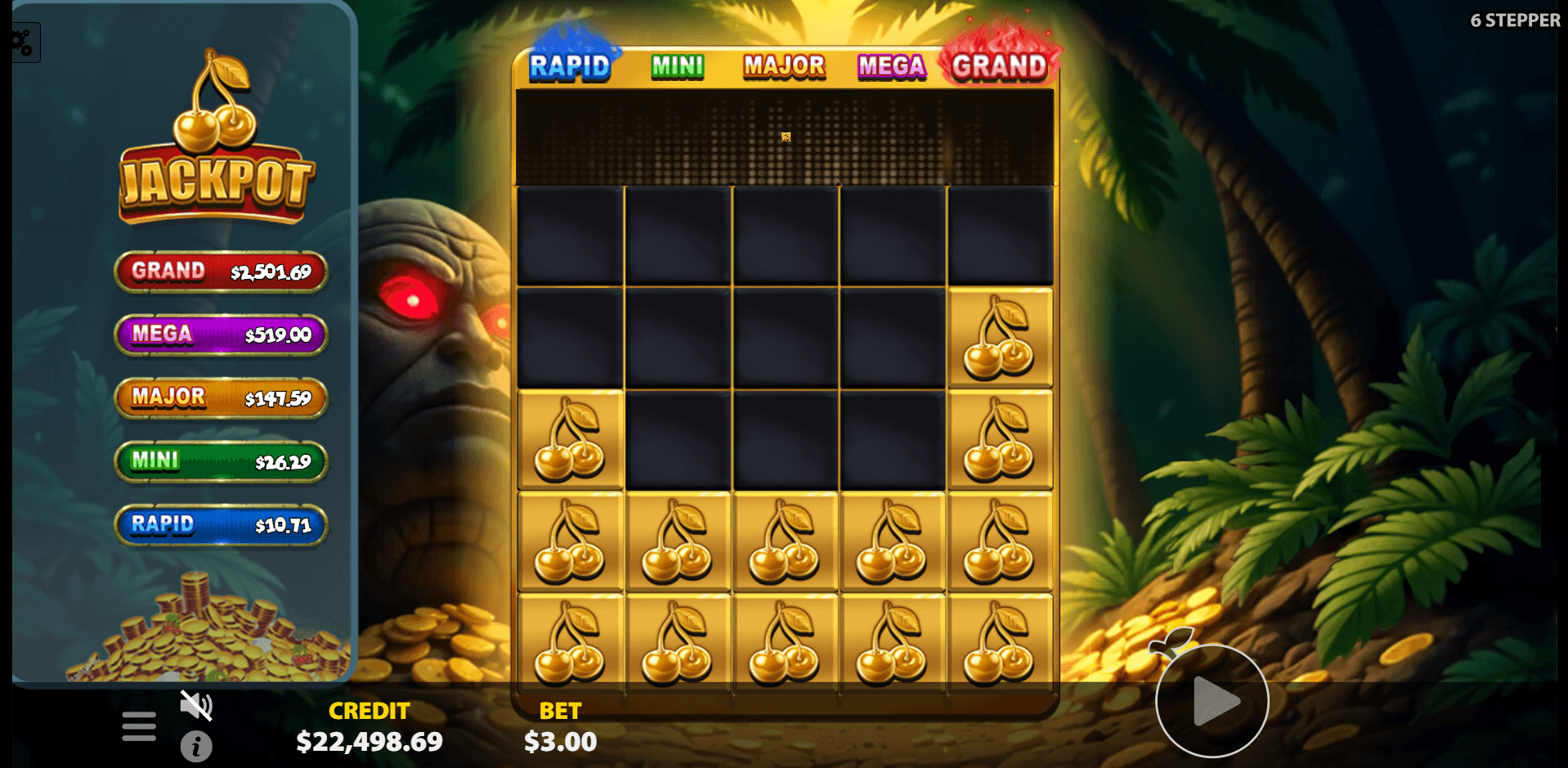Viewport: 1568px width, 768px height.
Task: Enable the RAPID jackpot indicator badge
Action: click(221, 525)
